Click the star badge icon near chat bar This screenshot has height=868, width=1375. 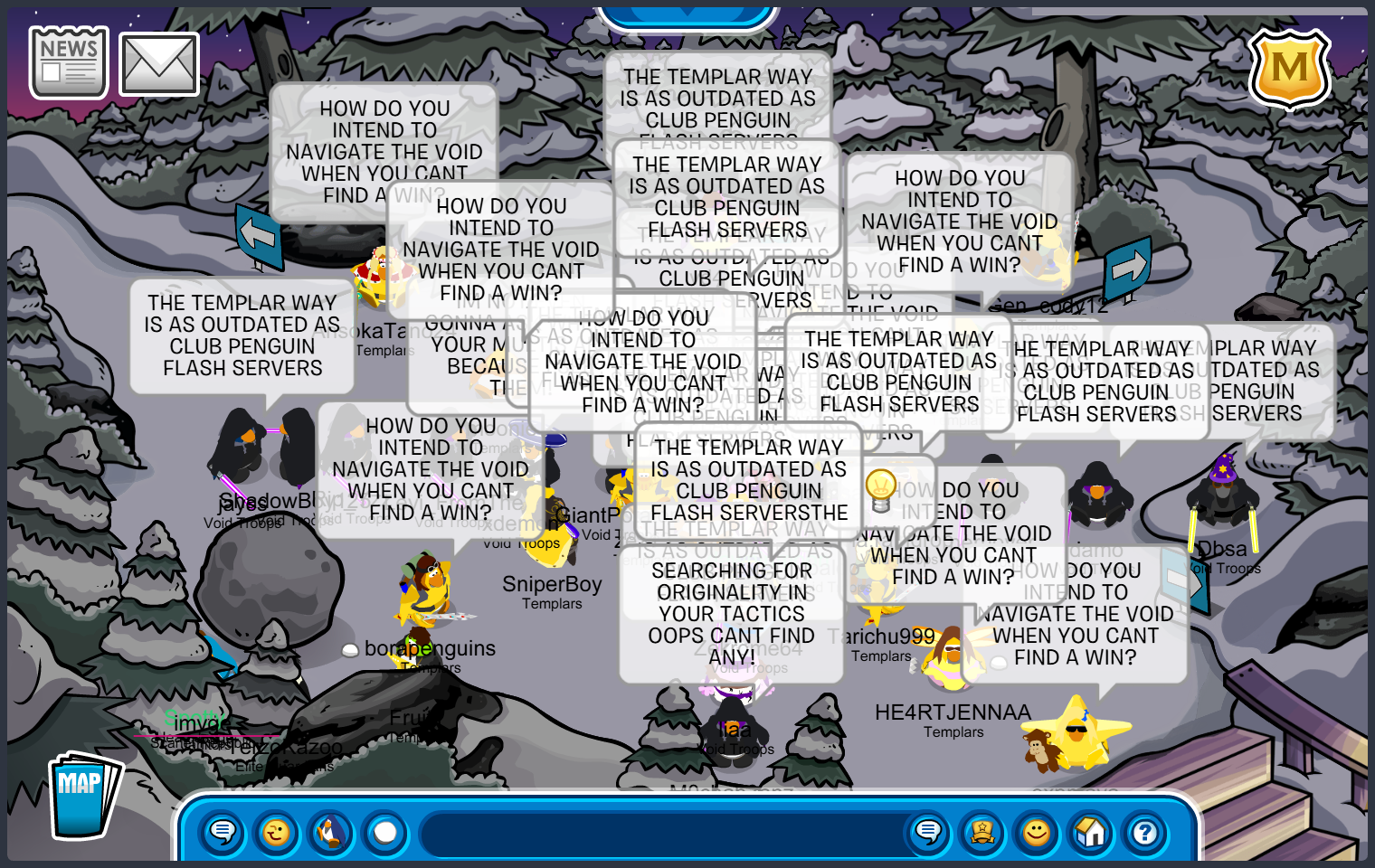point(982,833)
